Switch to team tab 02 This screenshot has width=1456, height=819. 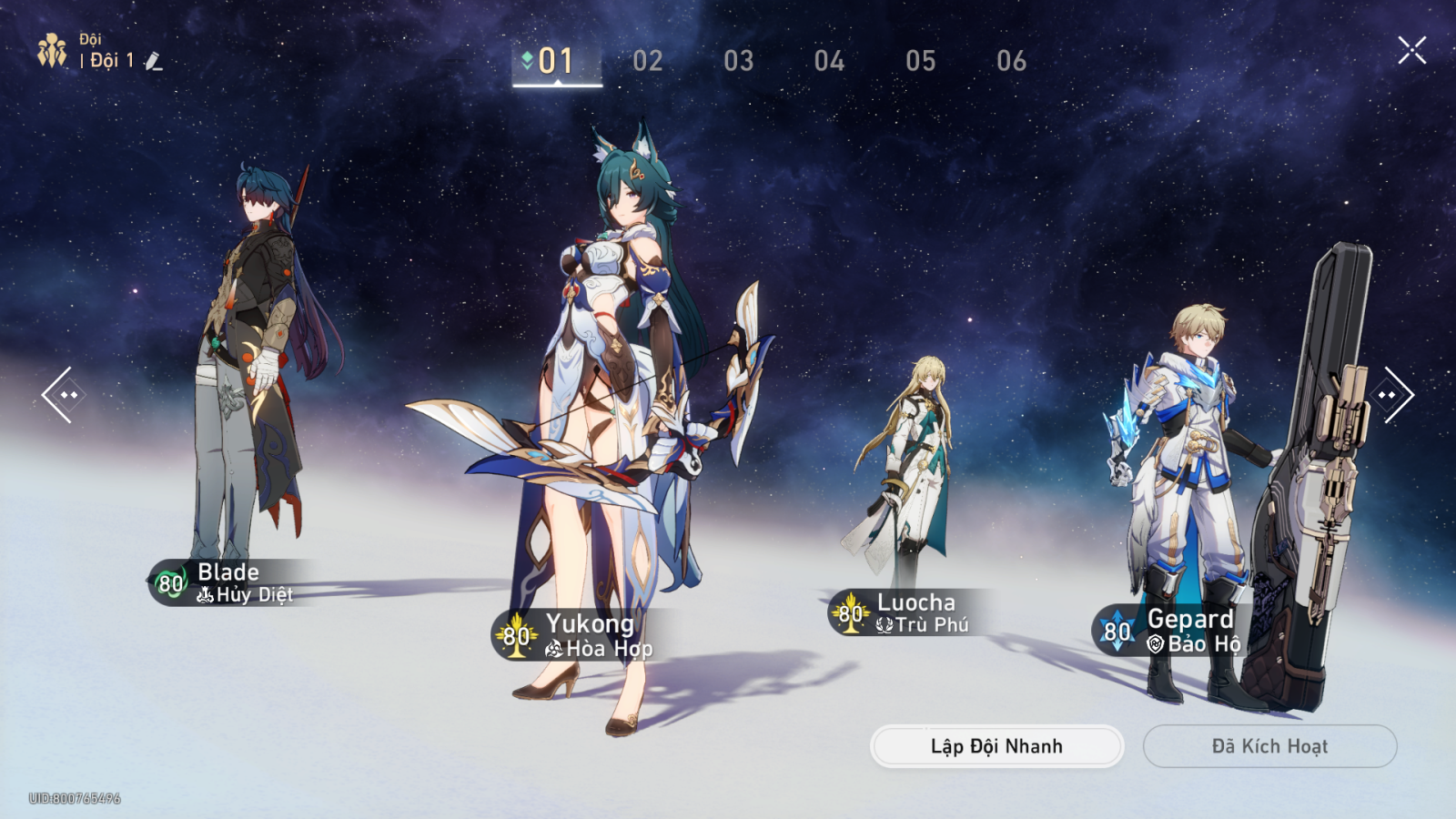pos(647,61)
